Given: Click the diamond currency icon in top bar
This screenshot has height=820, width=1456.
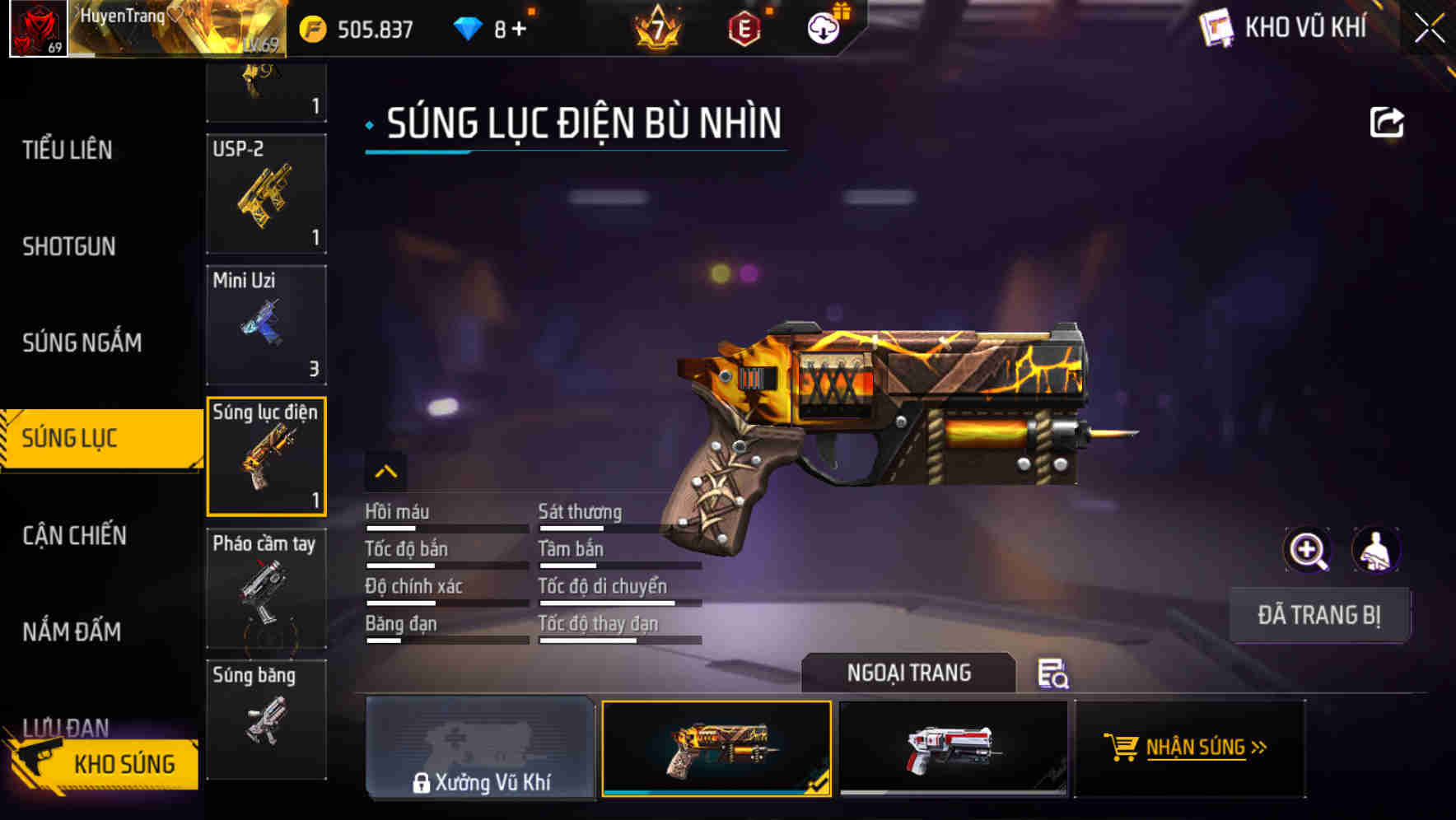Looking at the screenshot, I should pos(468,26).
